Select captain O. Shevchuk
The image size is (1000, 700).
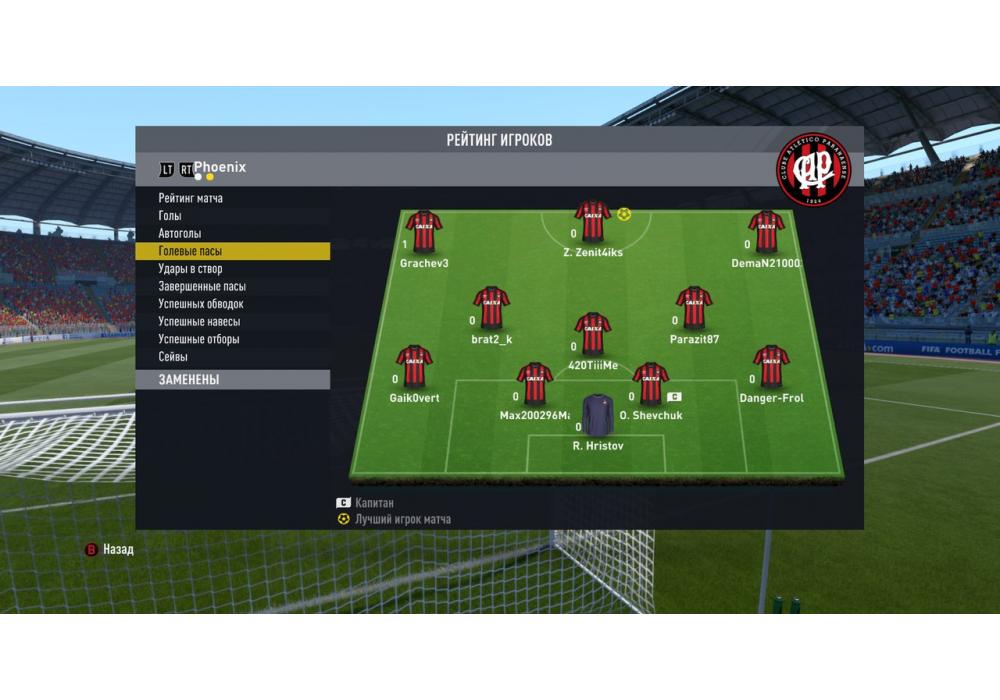(x=650, y=385)
